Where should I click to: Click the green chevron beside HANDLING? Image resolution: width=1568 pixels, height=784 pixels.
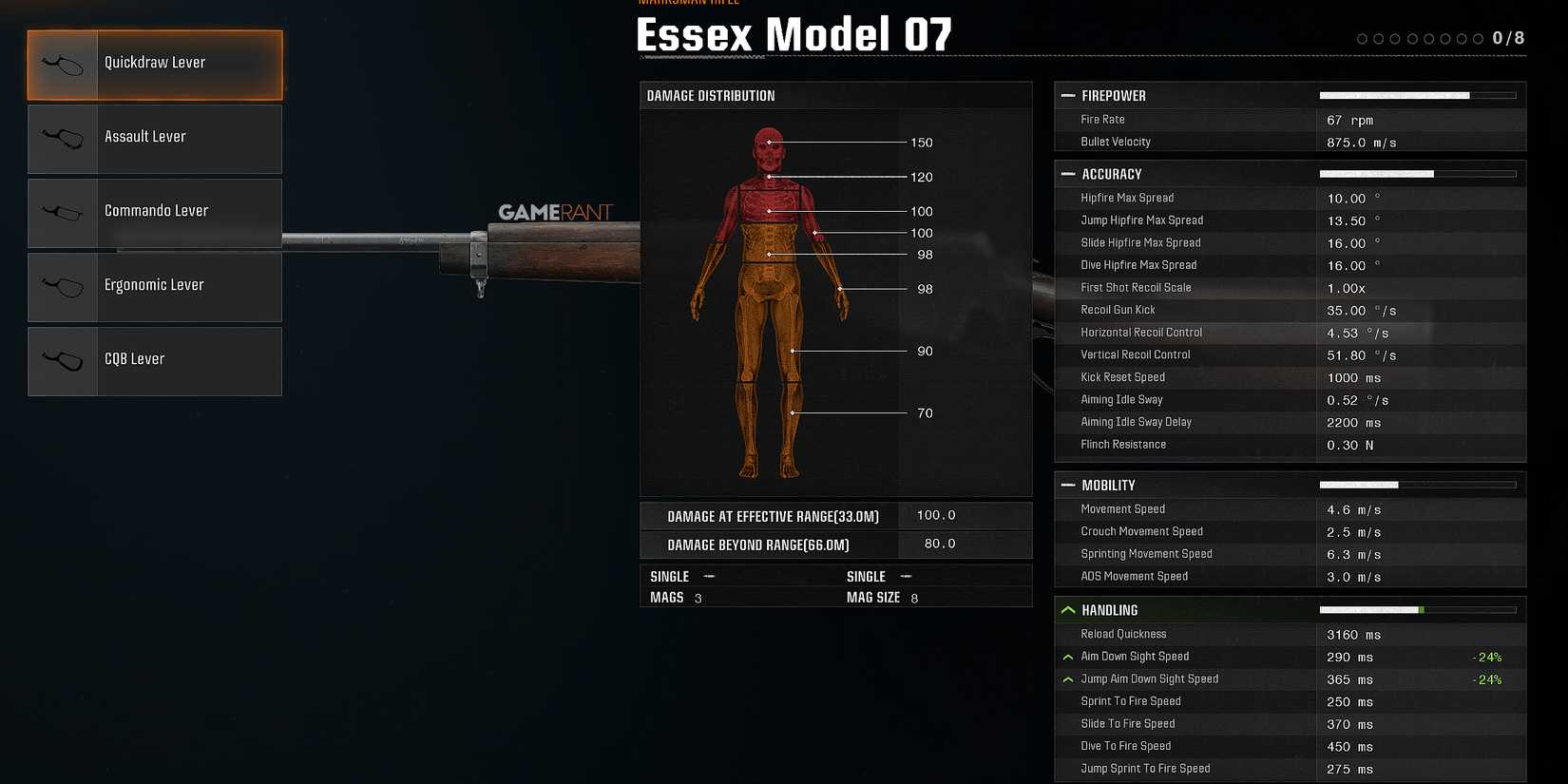coord(1067,609)
